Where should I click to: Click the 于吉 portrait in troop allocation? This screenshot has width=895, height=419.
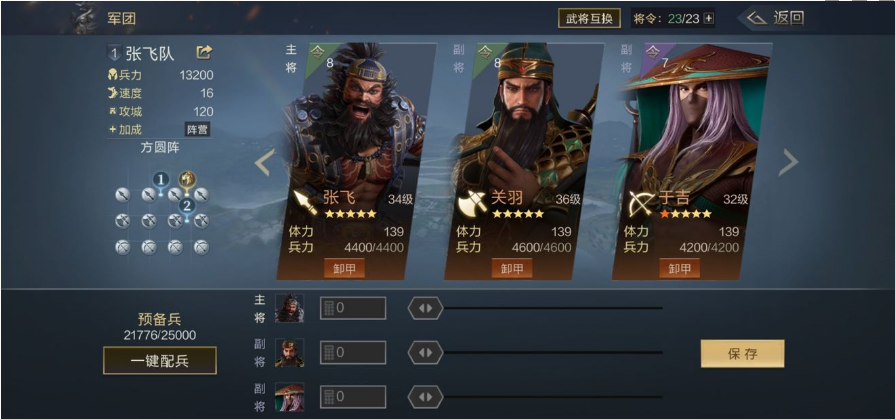289,397
